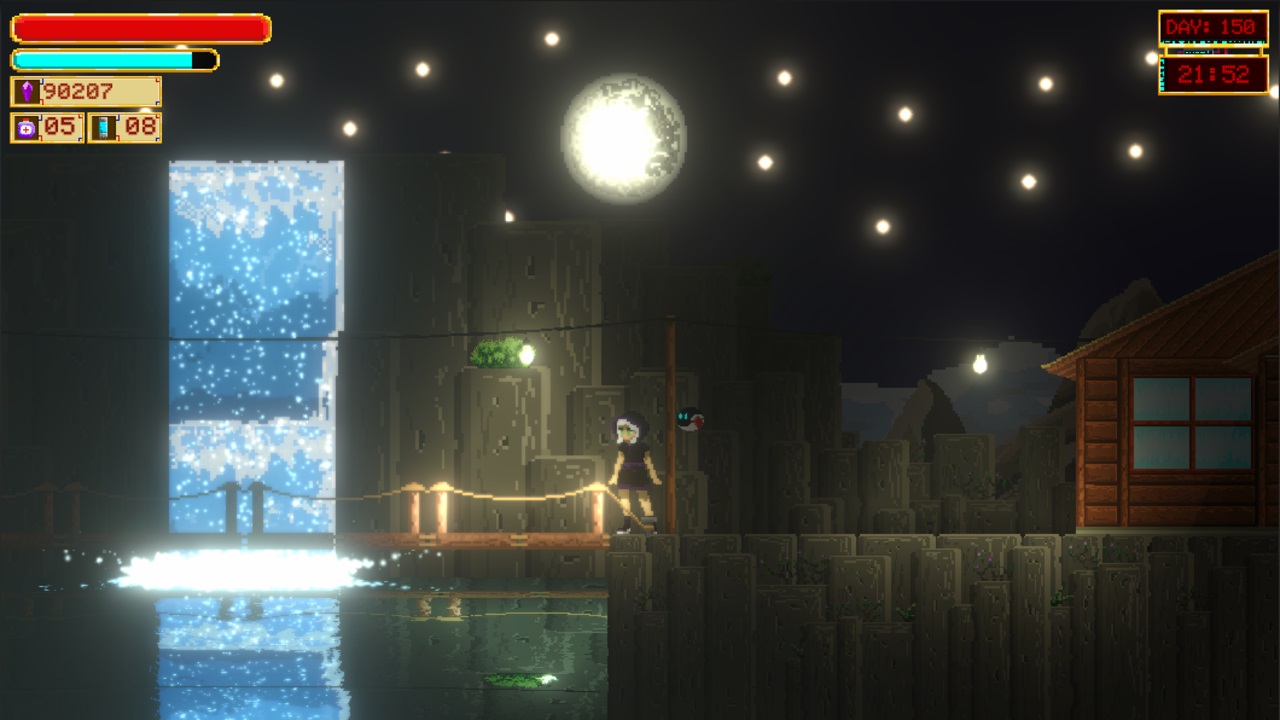Viewport: 1280px width, 720px height.
Task: Click the 21:52 clock display
Action: (x=1212, y=72)
